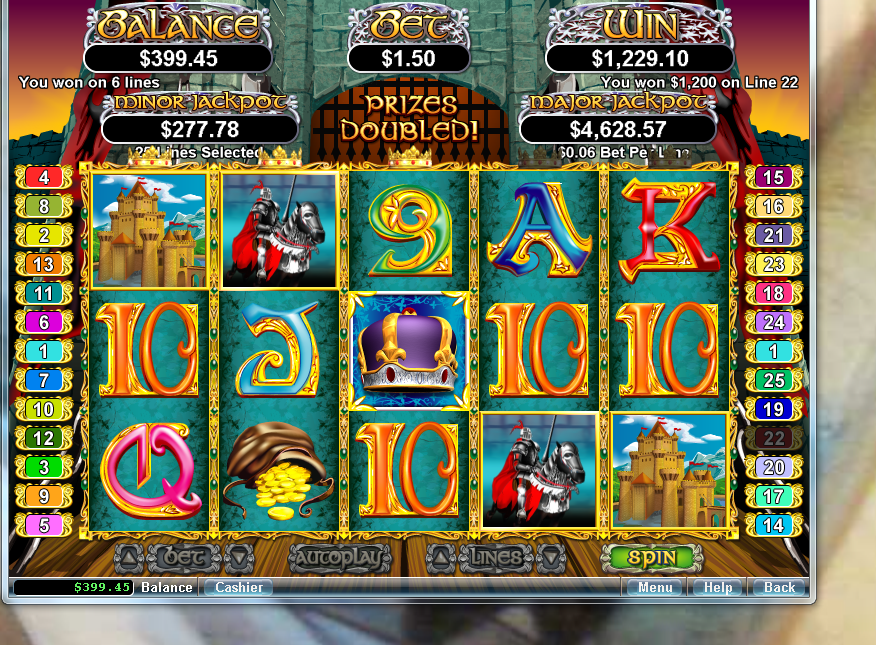Start Autoplay mode
The image size is (876, 645).
pos(339,557)
